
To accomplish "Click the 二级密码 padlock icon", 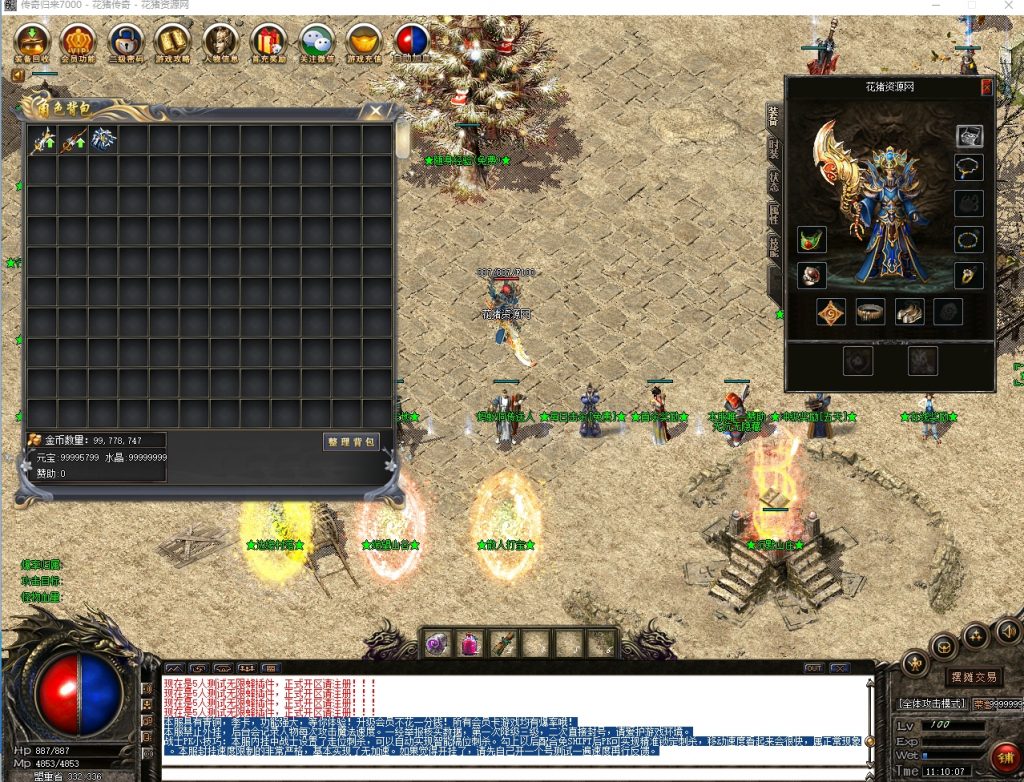I will [125, 41].
